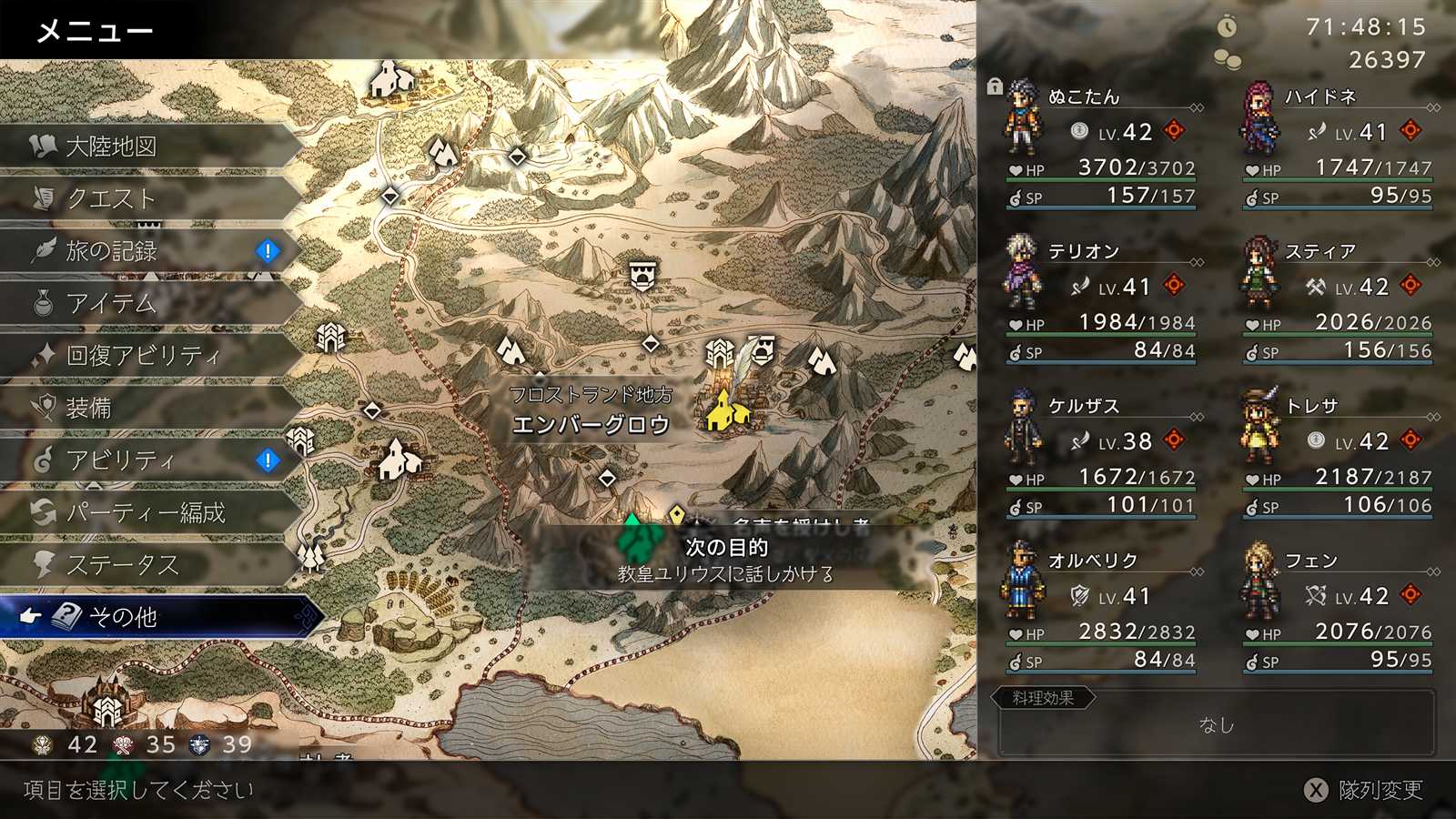Choose テリオン in the party list

click(x=1101, y=300)
